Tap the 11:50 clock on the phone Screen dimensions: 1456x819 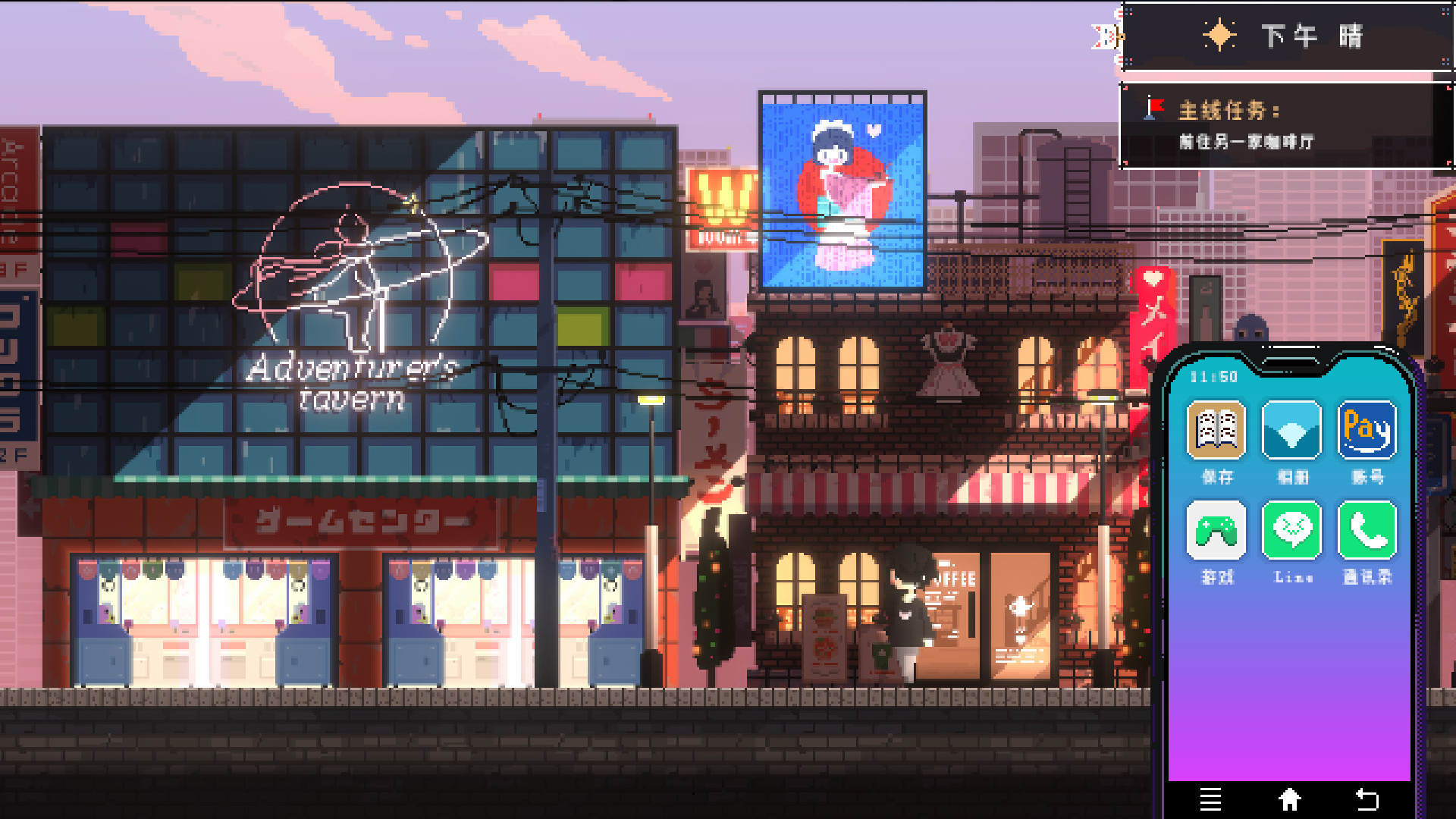point(1213,375)
